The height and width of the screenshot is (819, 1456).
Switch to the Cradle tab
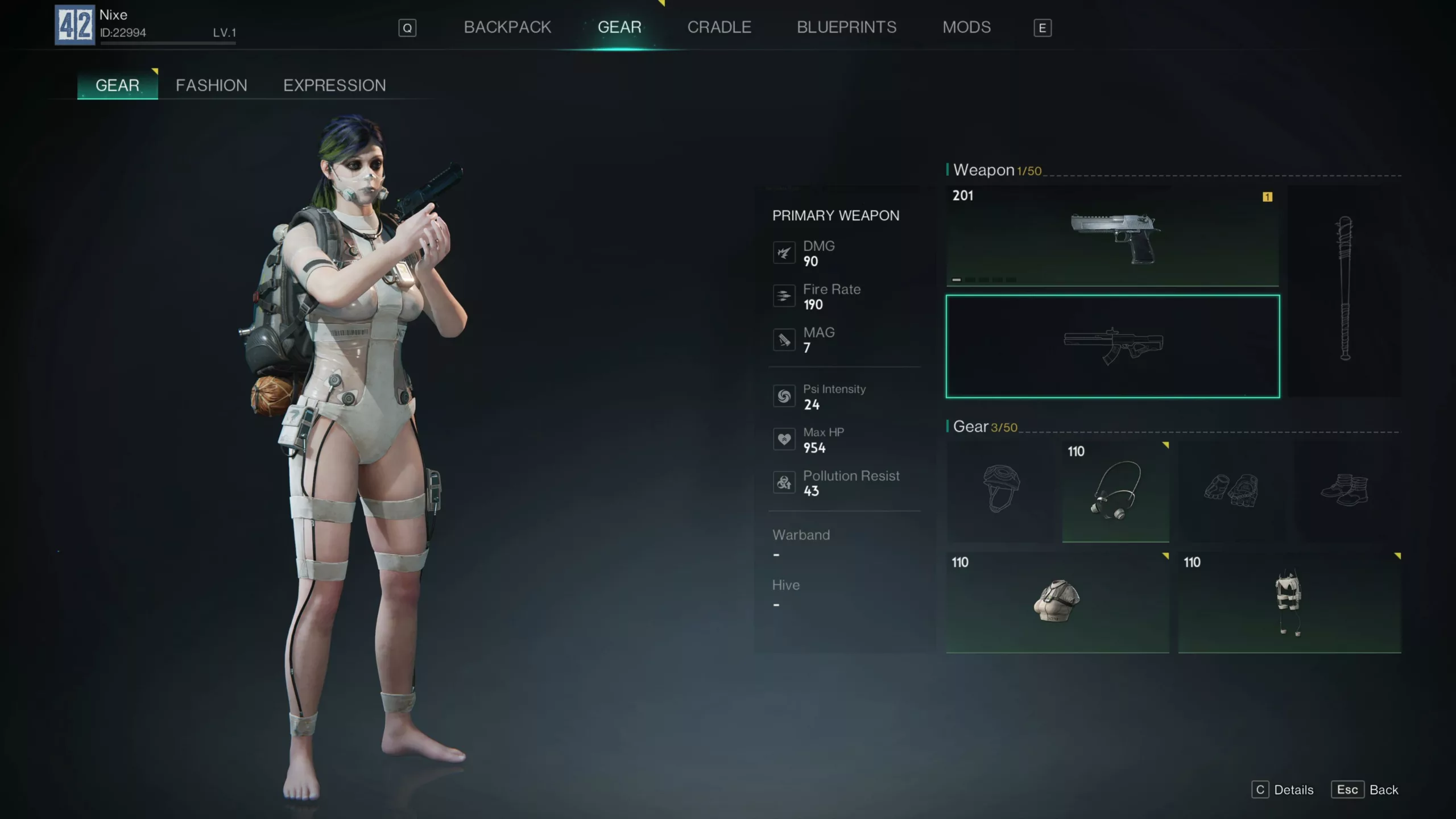[719, 27]
